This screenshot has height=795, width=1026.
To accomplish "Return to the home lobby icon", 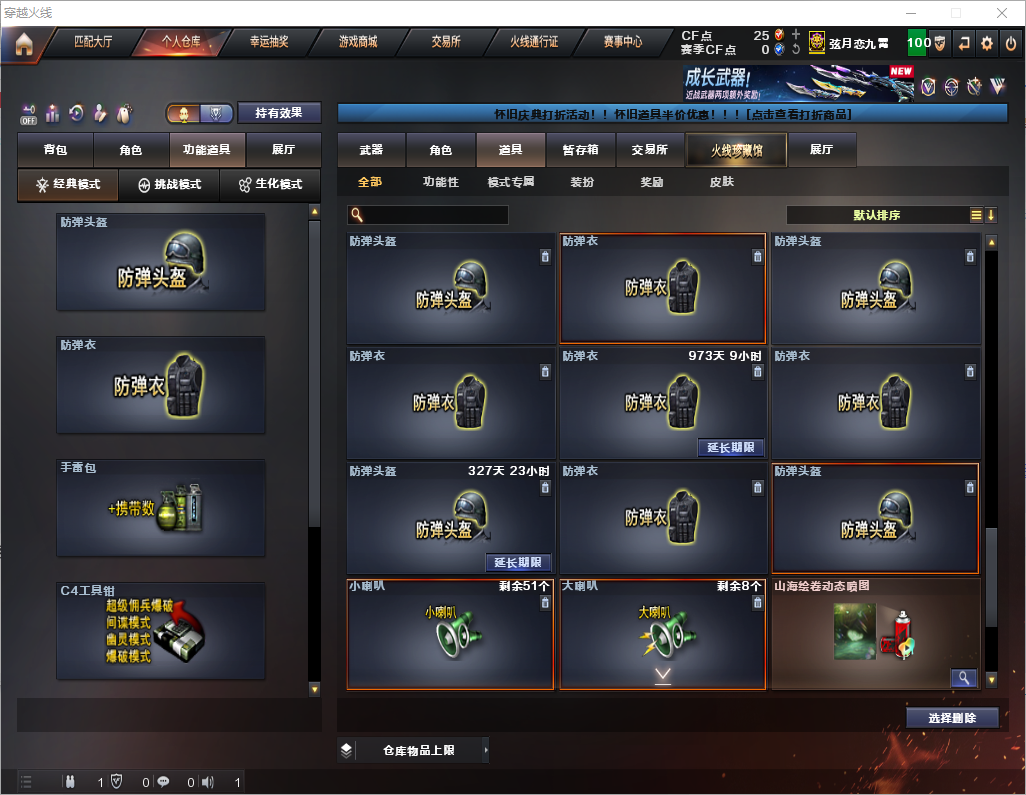I will 24,44.
